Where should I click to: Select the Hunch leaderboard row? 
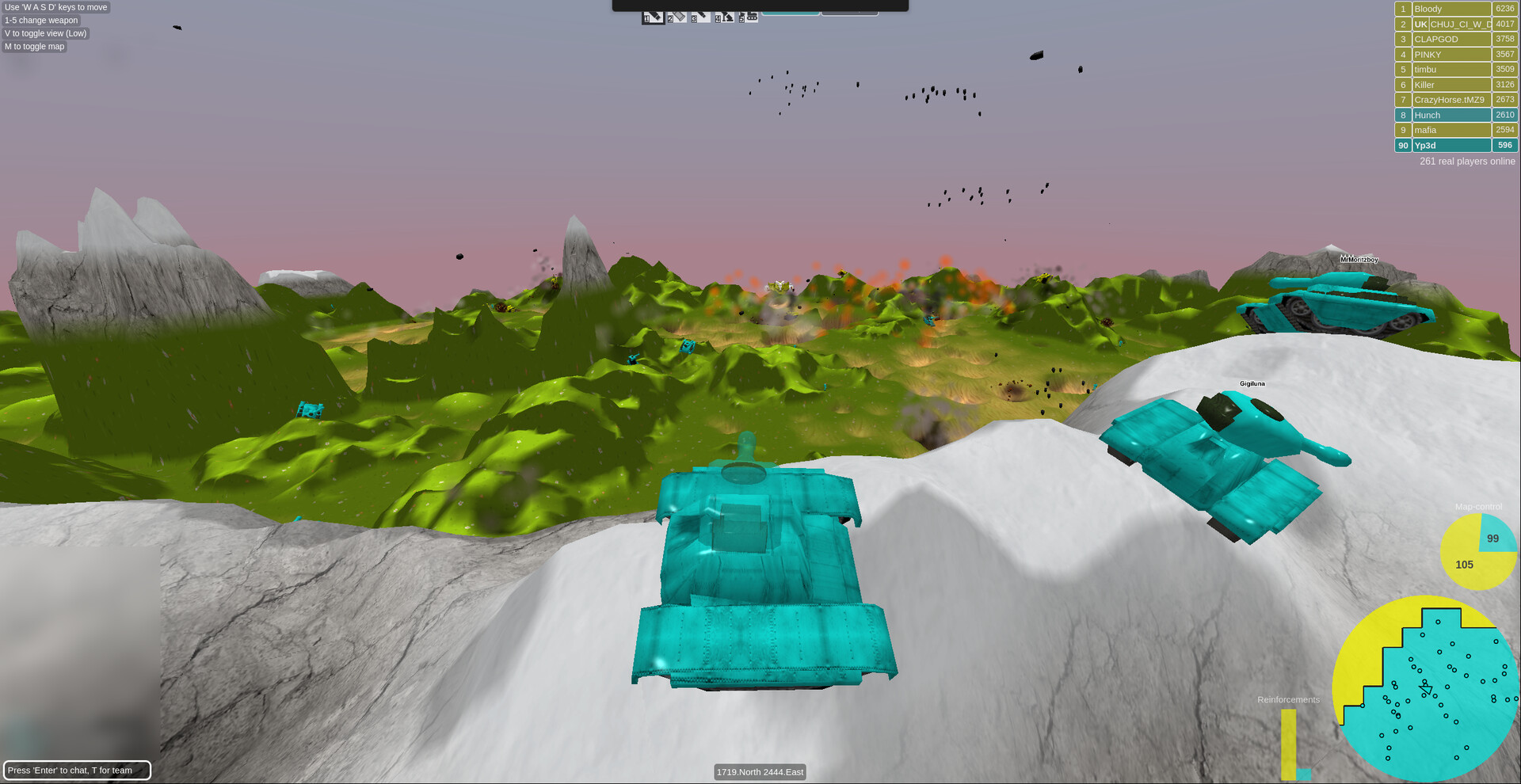[1451, 114]
